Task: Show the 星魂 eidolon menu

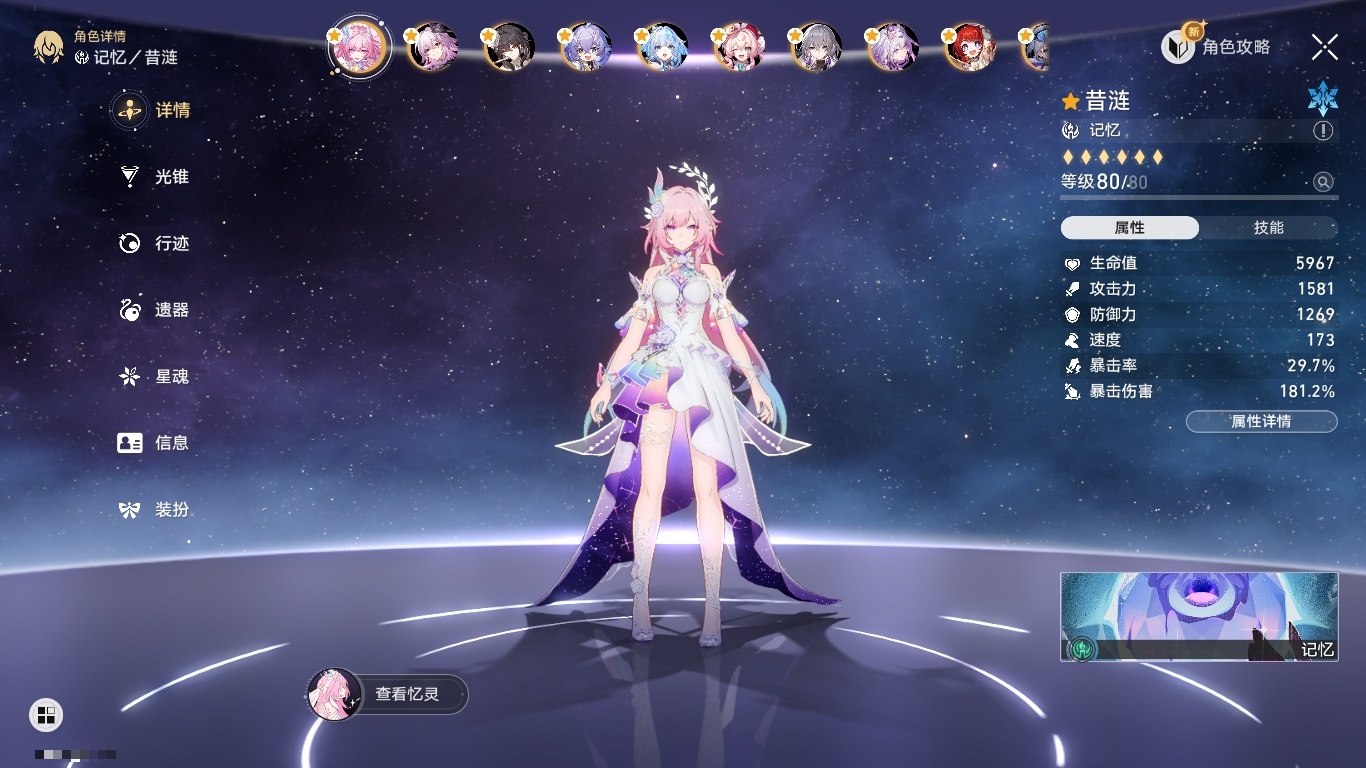Action: pos(153,377)
